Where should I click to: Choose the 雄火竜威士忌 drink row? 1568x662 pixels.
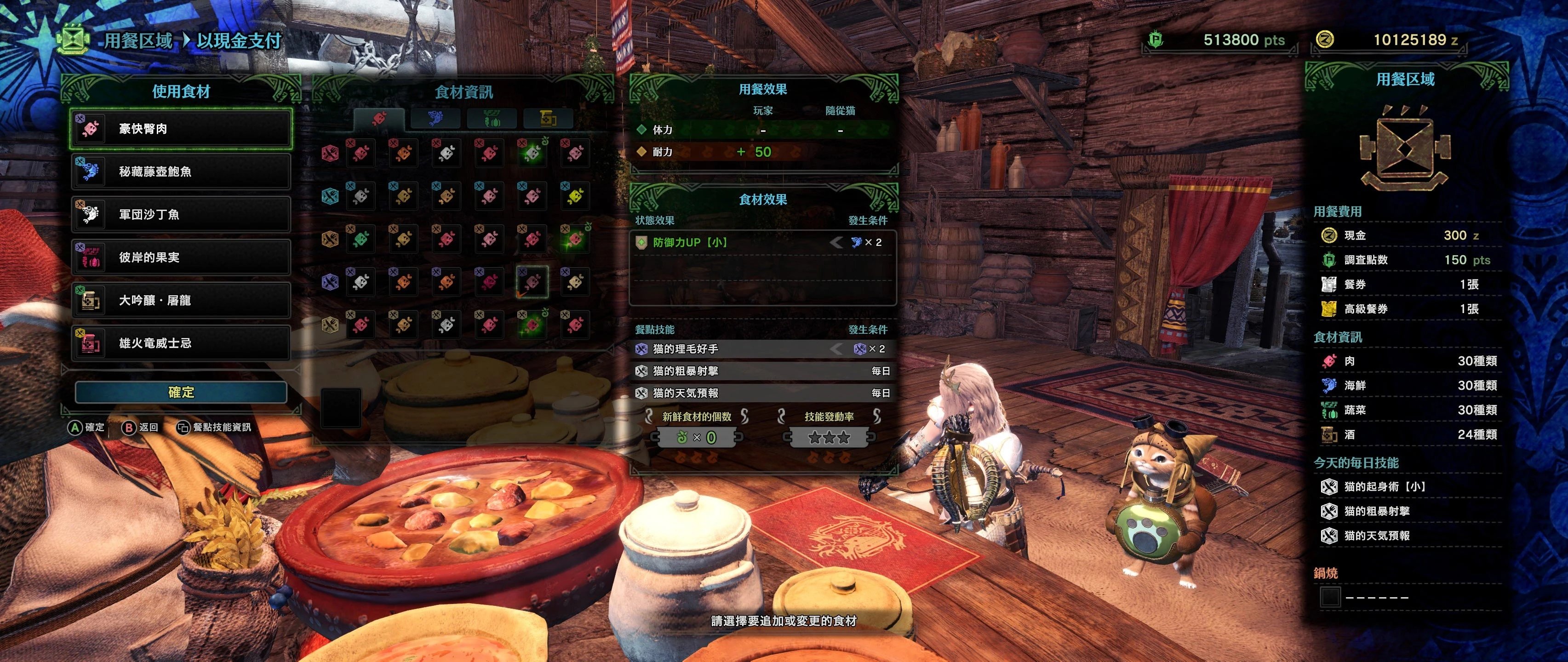click(x=181, y=343)
